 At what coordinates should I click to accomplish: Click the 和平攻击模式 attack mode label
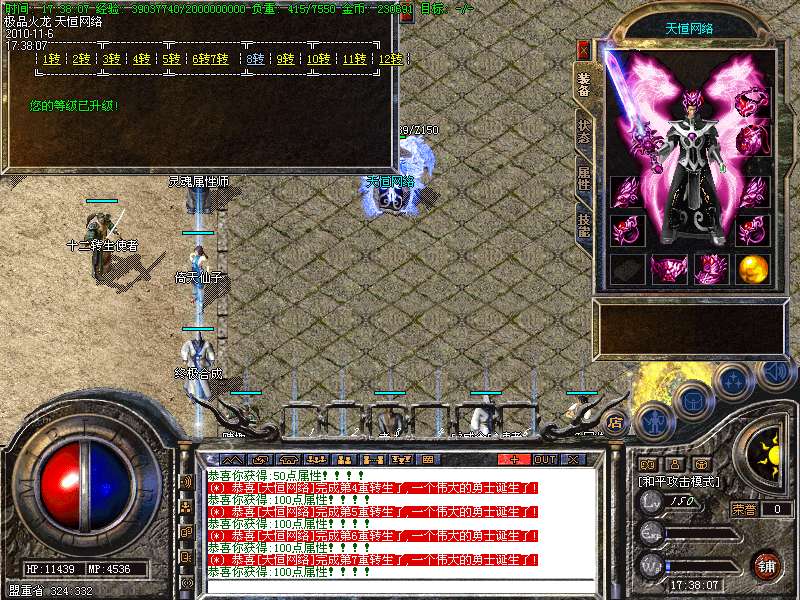680,481
